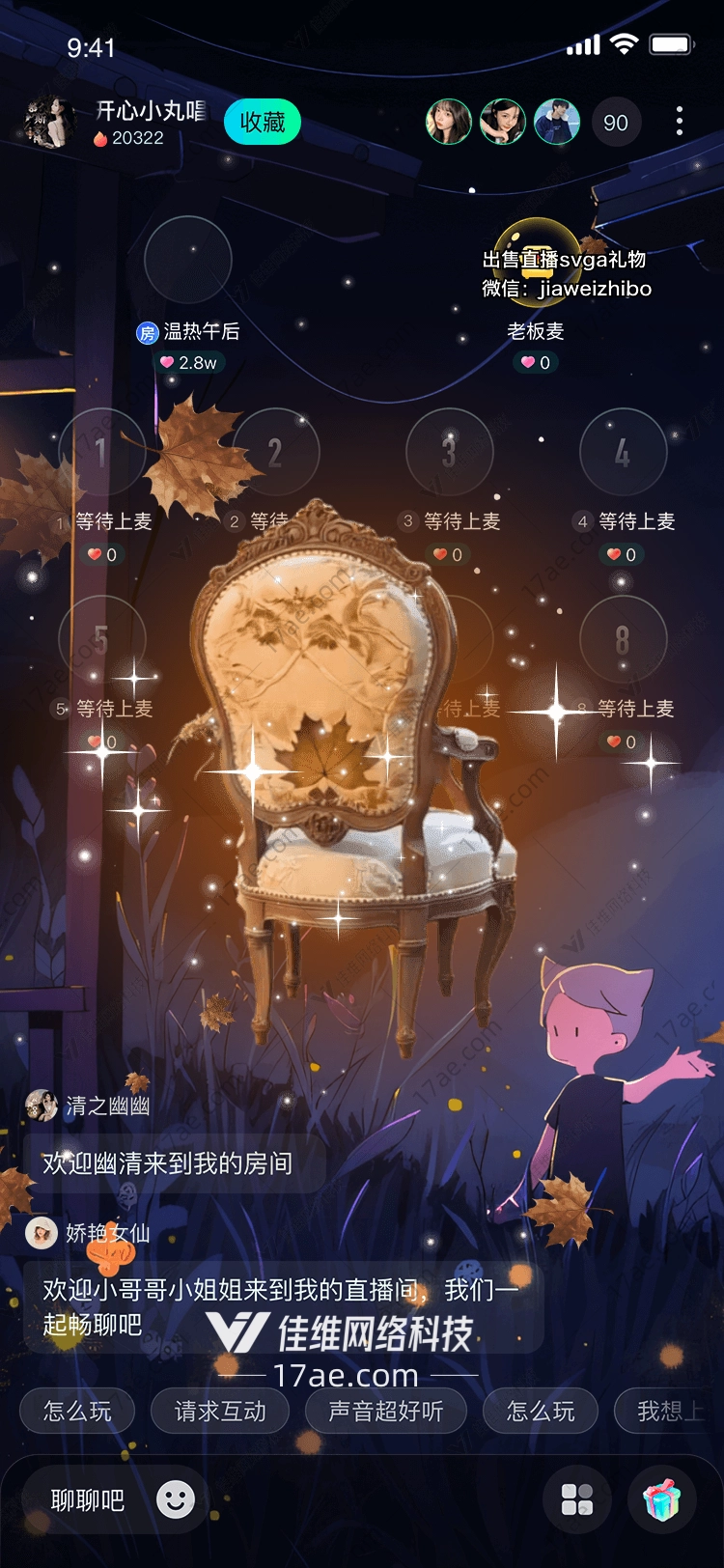The height and width of the screenshot is (1568, 724).
Task: Open the gift box panel
Action: [662, 1500]
